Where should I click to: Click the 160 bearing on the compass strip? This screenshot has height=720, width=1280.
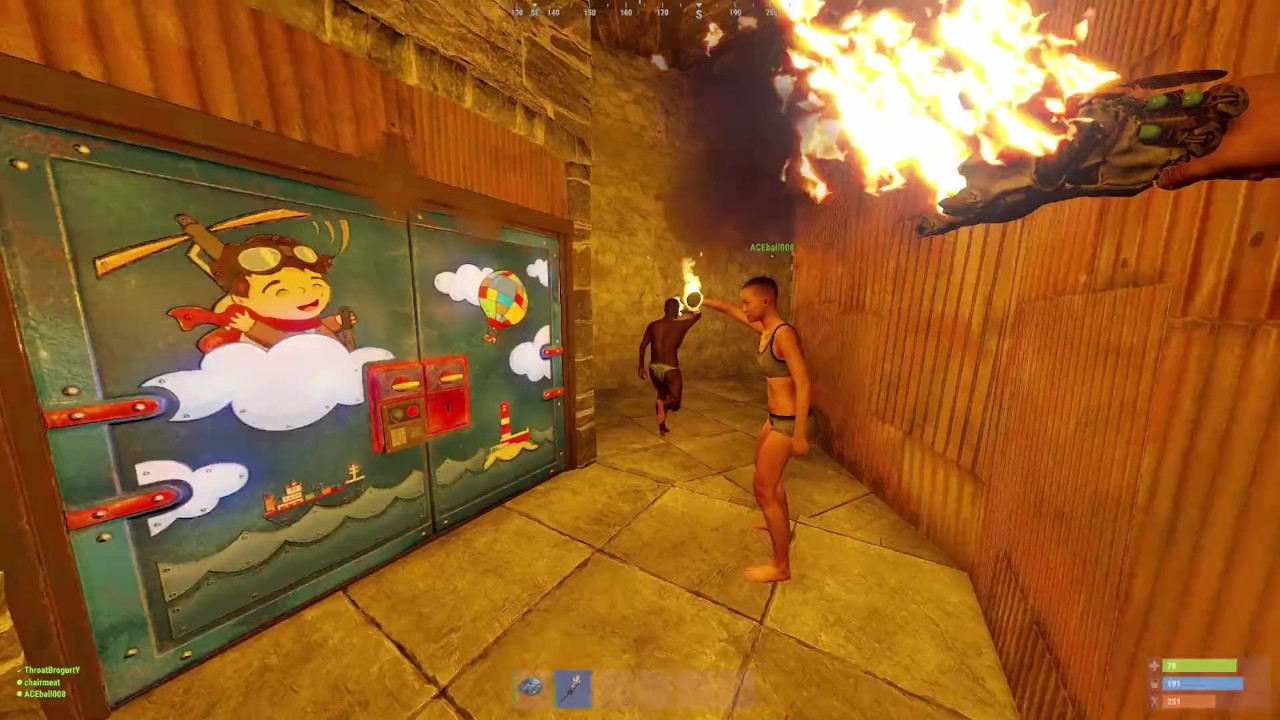624,13
